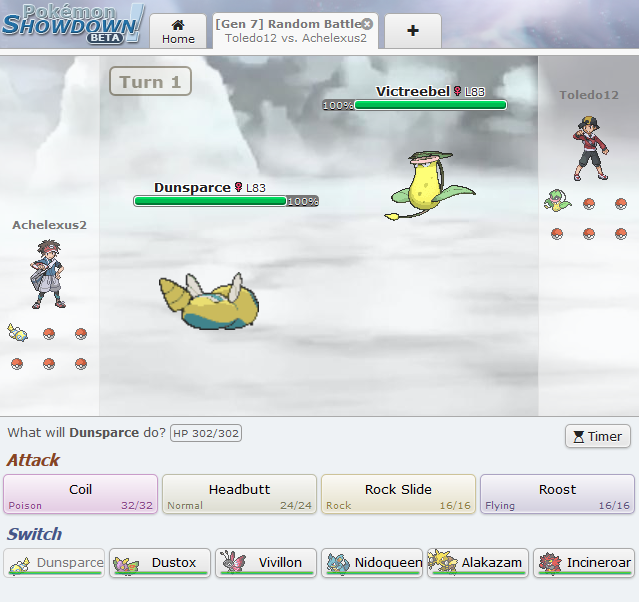Click the Pokémon Showdown logo

(x=72, y=24)
